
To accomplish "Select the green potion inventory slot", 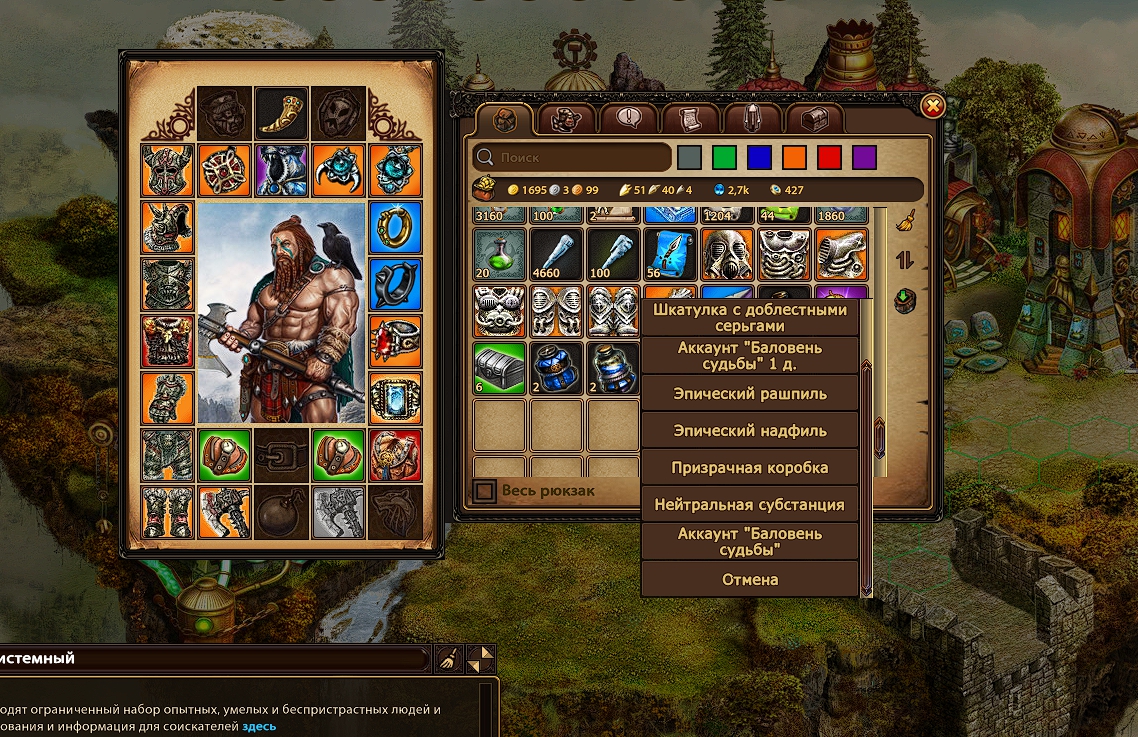I will [498, 254].
